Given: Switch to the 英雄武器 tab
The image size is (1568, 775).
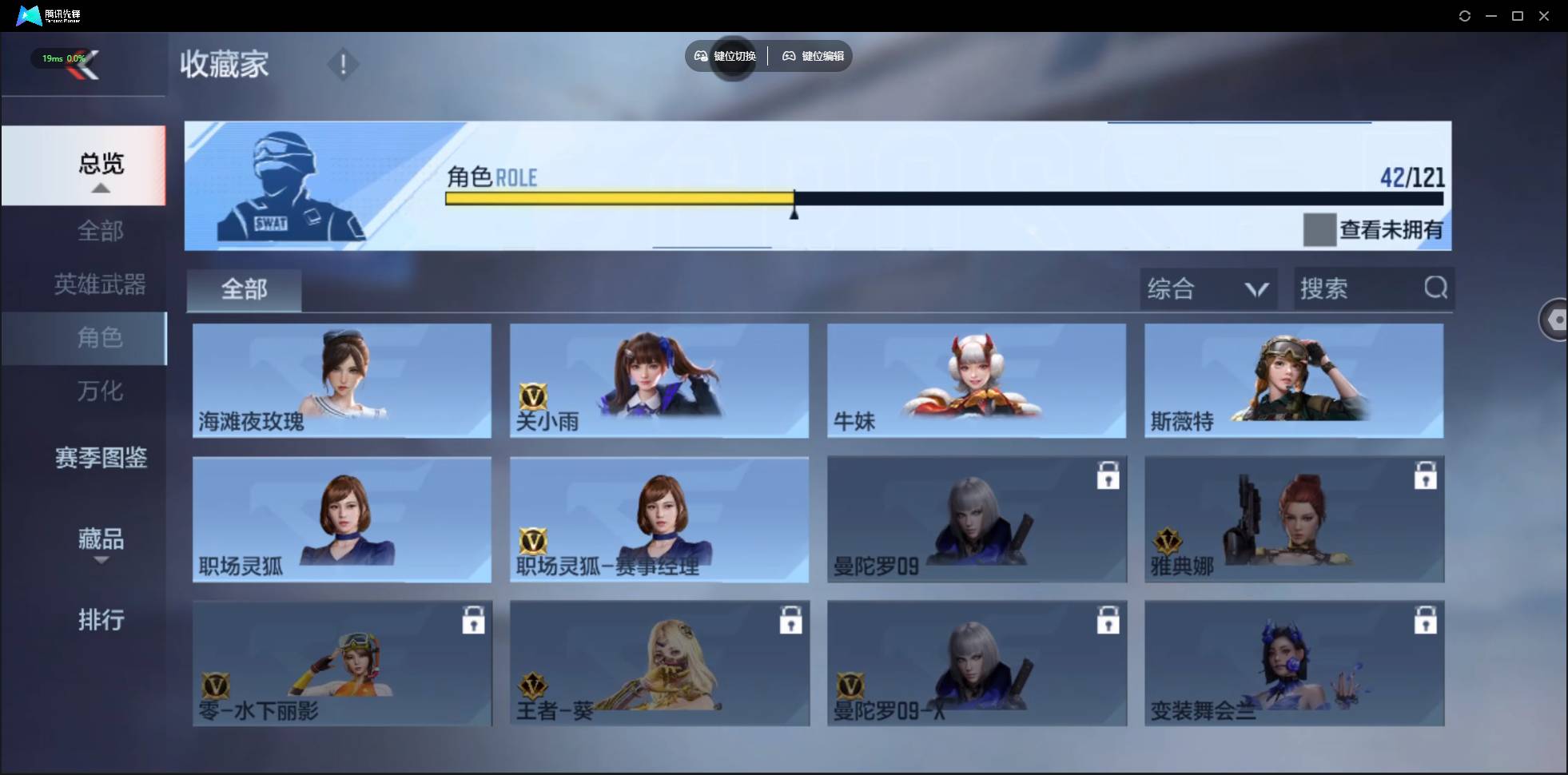Looking at the screenshot, I should click(98, 284).
